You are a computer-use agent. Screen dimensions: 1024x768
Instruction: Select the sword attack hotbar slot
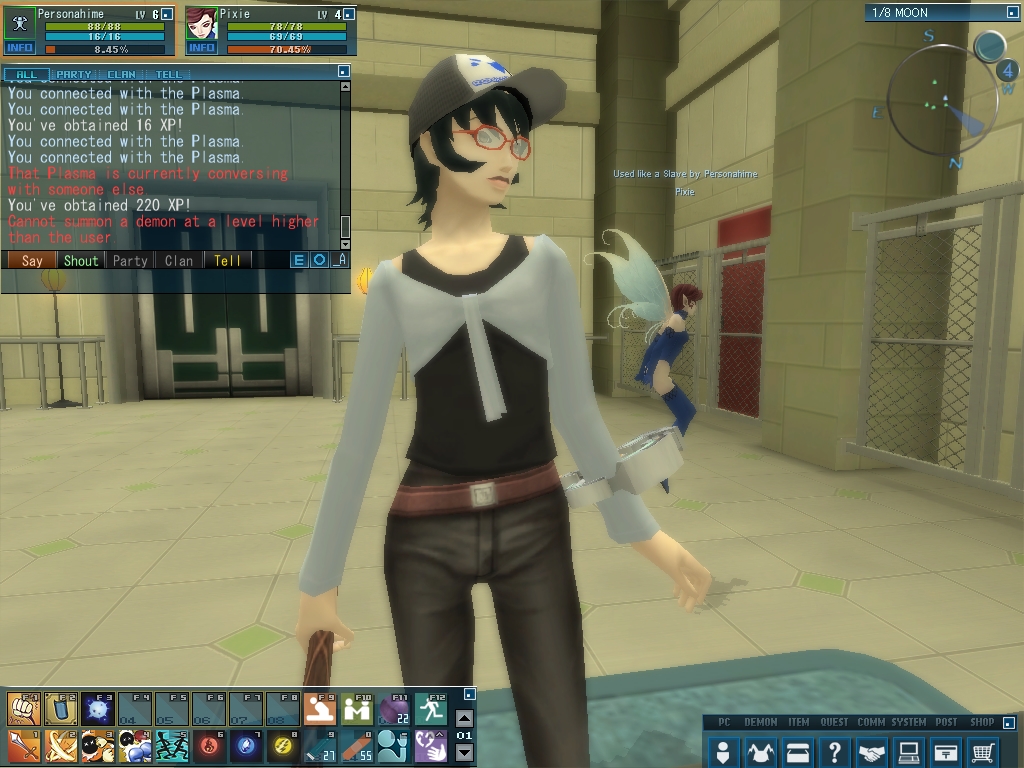pos(22,746)
